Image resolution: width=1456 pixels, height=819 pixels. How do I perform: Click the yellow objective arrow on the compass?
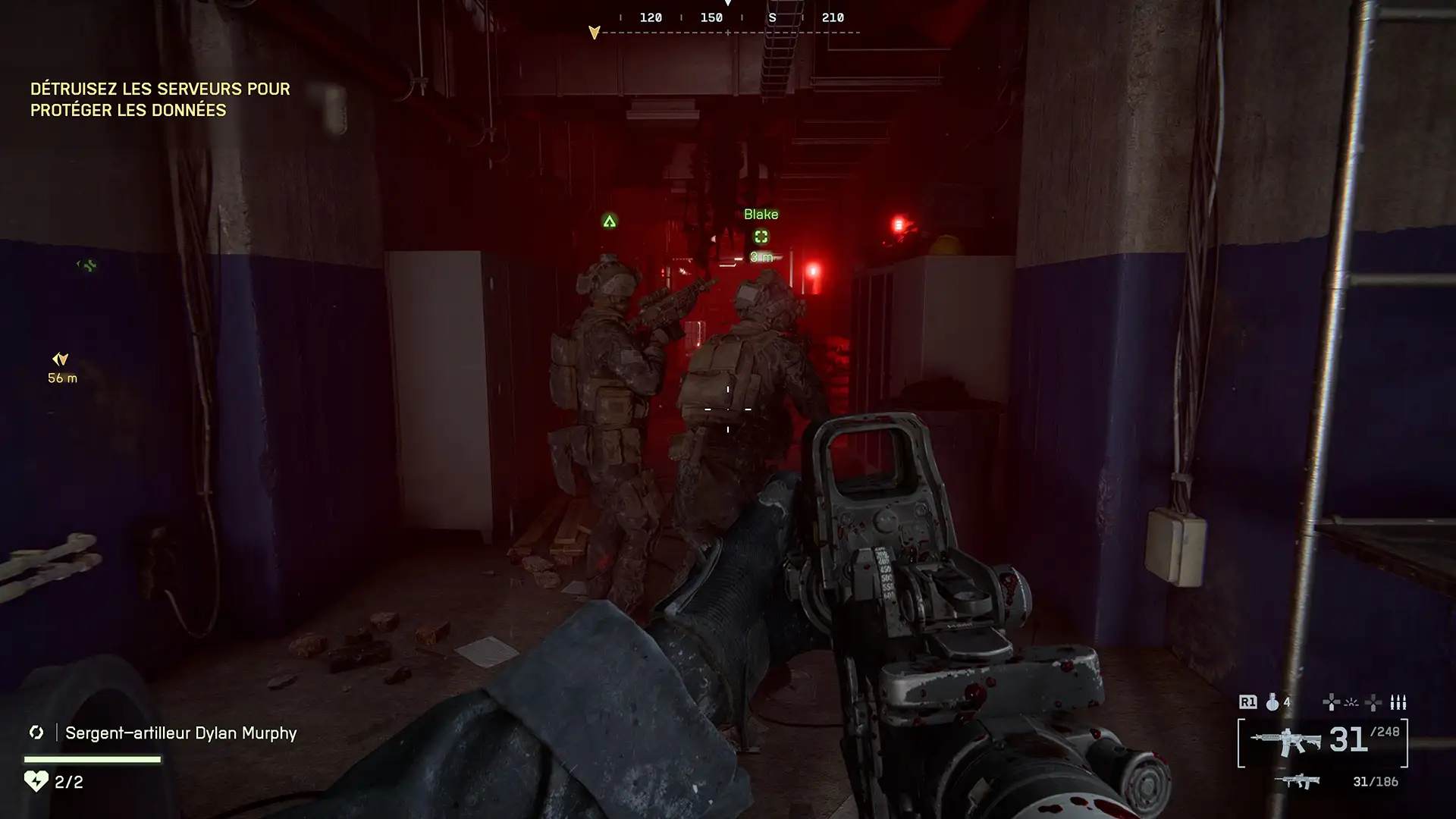(595, 33)
